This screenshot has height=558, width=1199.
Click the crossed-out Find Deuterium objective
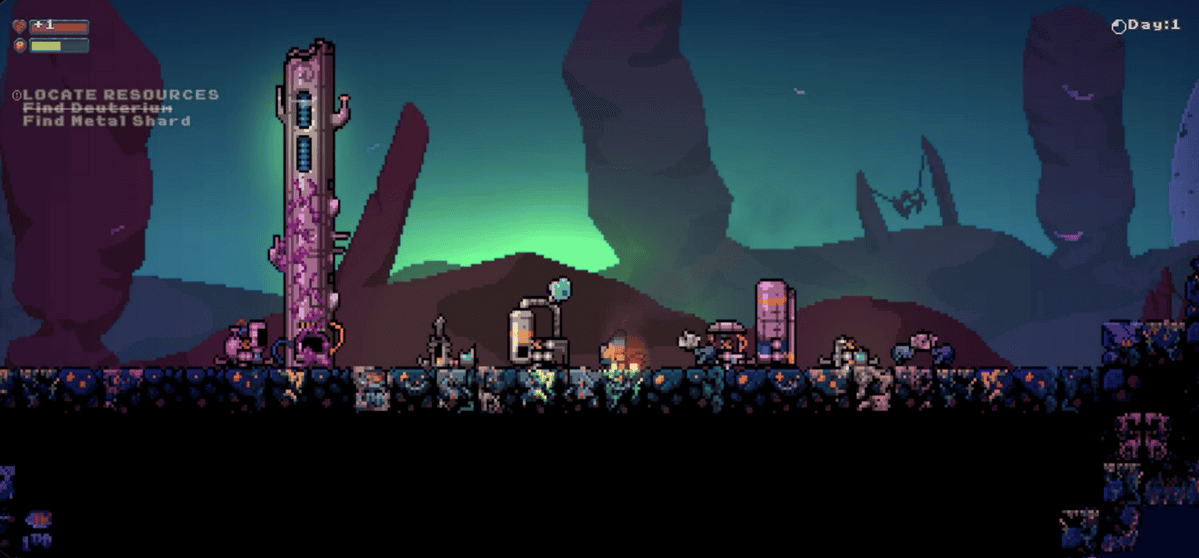click(x=98, y=108)
